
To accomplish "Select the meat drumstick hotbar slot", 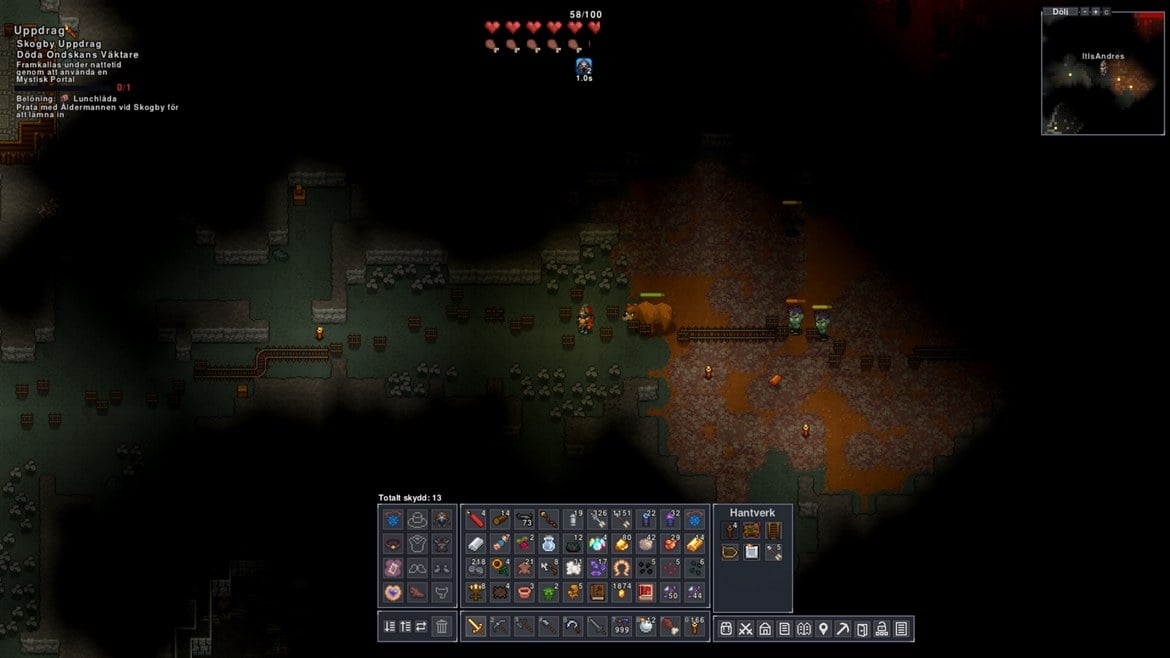I will click(x=670, y=627).
